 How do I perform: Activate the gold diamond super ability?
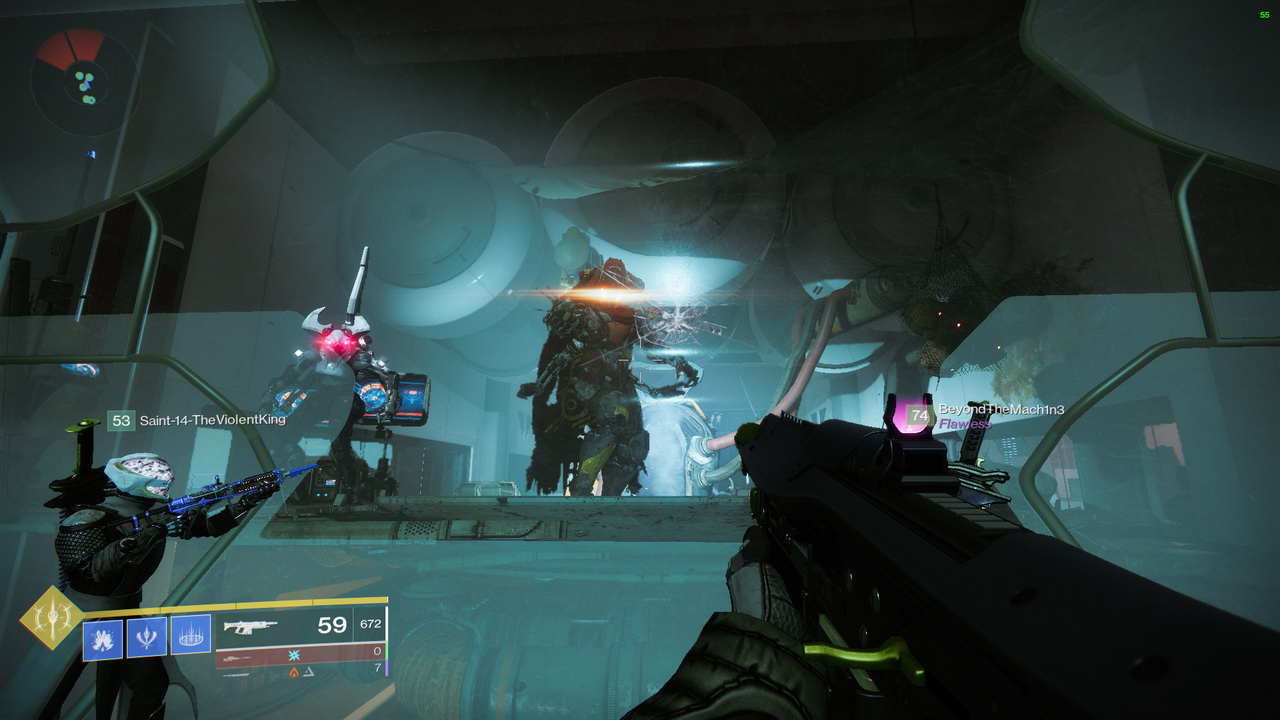52,618
